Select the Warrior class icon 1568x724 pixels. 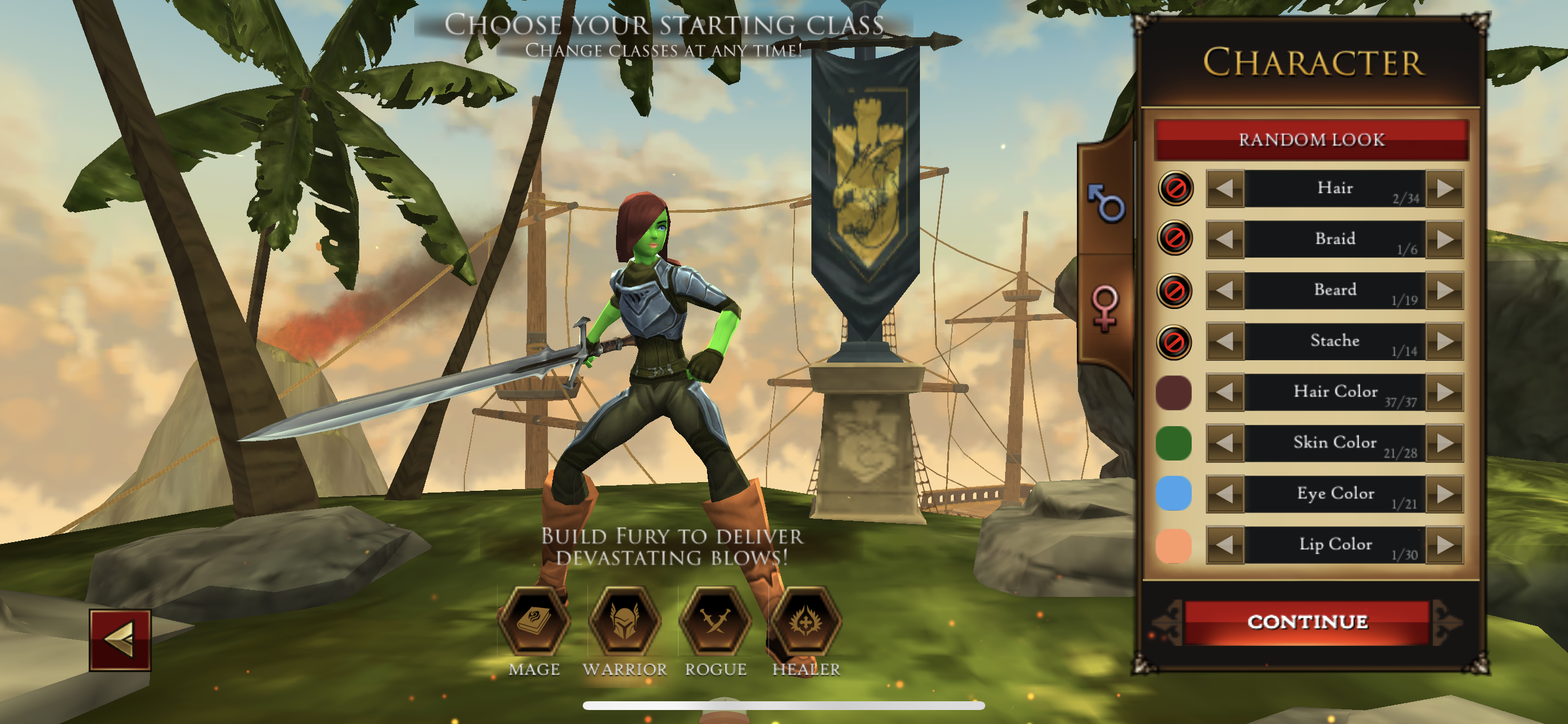coord(625,621)
